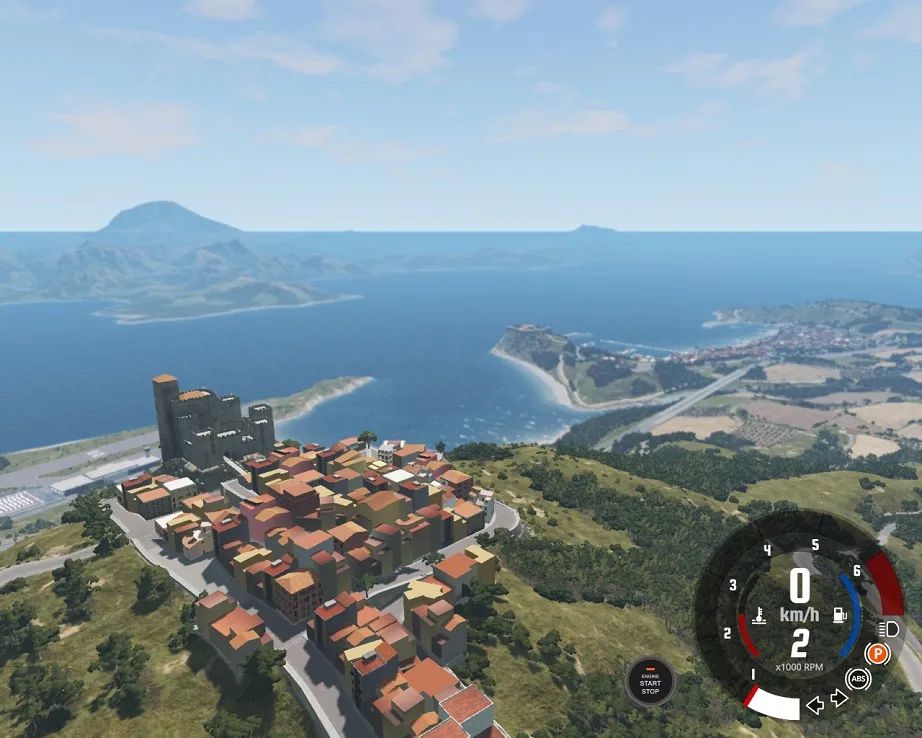Select the ABS indicator icon
The width and height of the screenshot is (922, 738).
point(858,680)
